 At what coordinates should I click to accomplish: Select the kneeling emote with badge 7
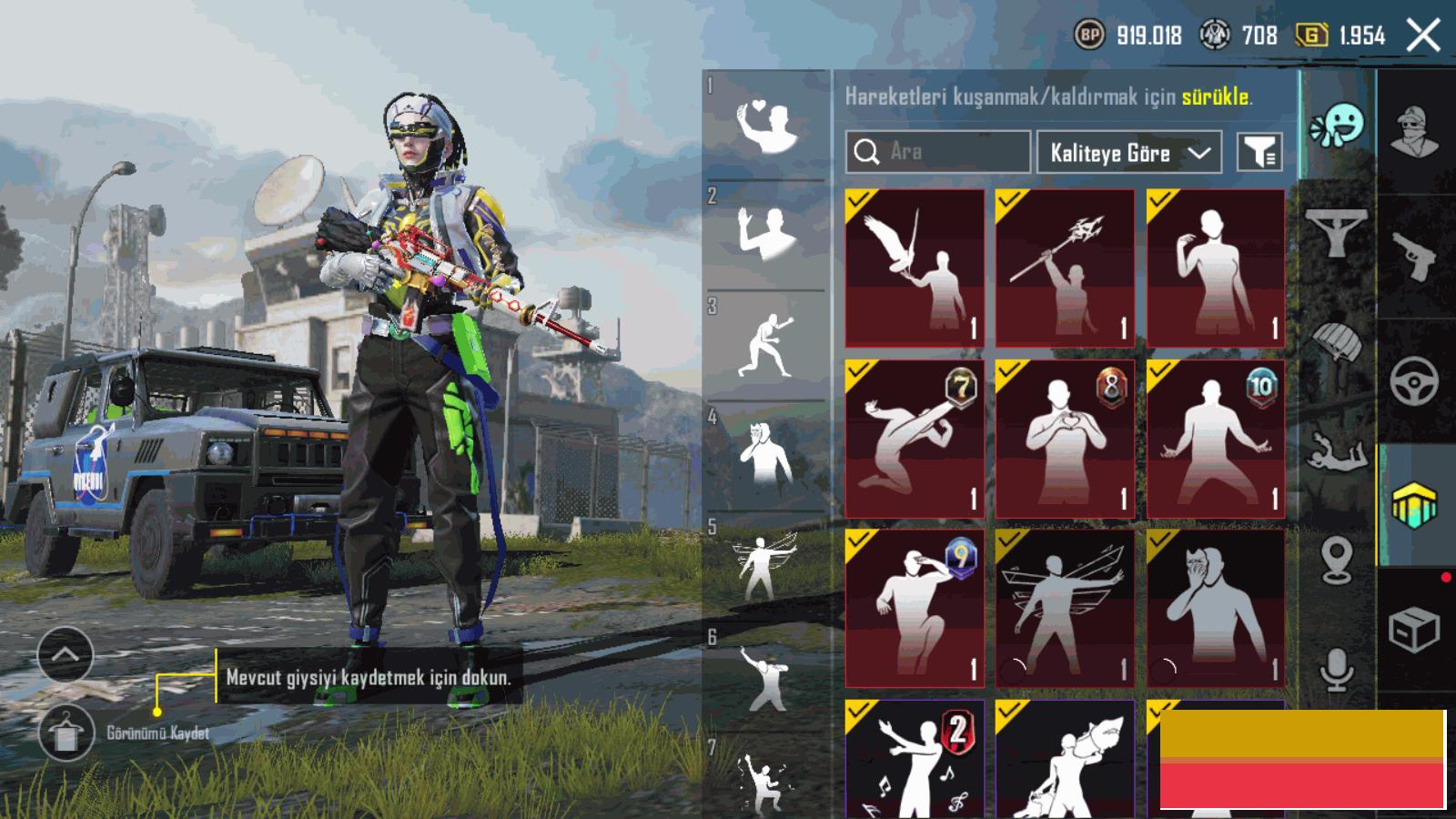(915, 439)
